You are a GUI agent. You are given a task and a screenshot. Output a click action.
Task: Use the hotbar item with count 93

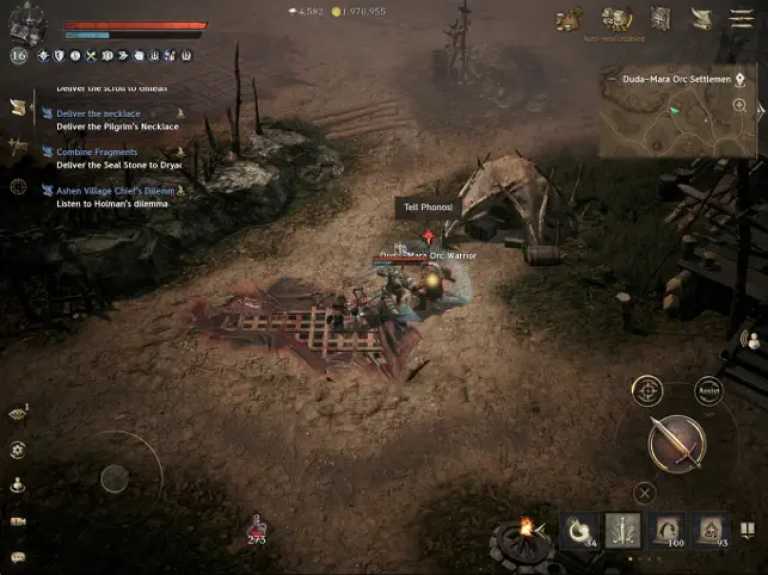click(711, 531)
